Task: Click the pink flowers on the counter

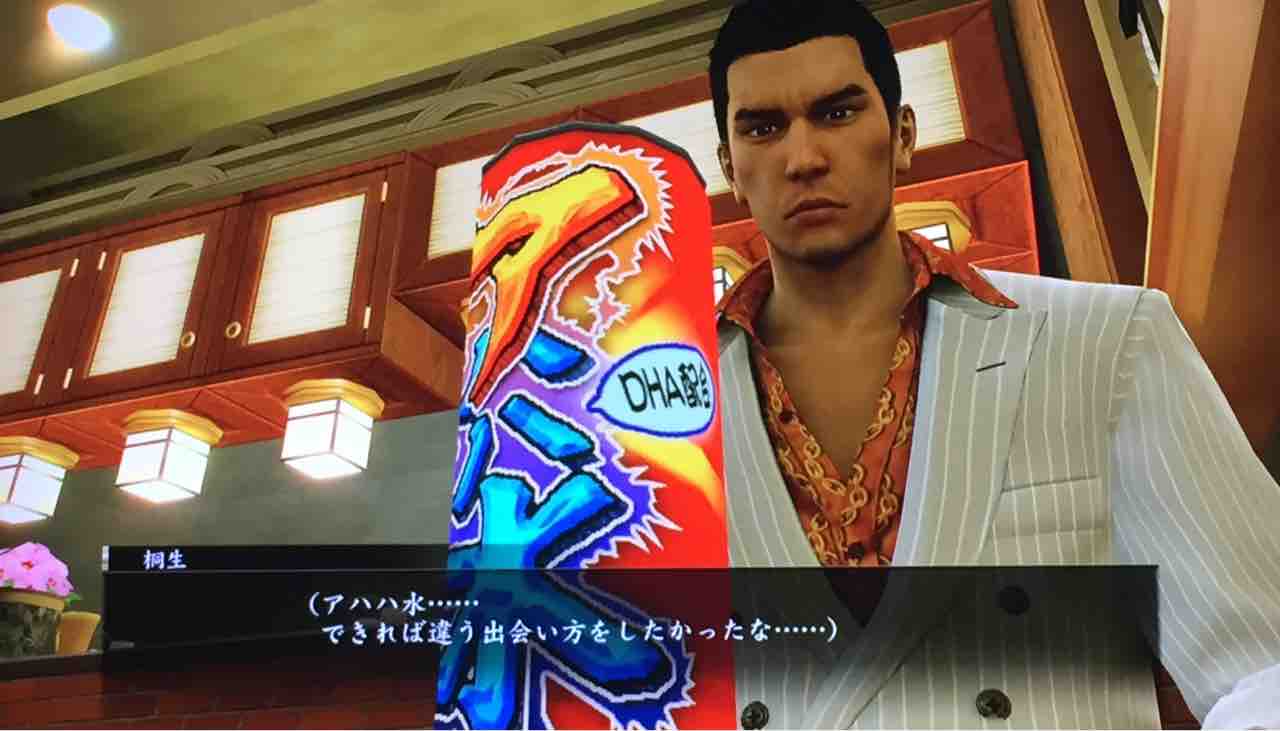Action: 35,570
